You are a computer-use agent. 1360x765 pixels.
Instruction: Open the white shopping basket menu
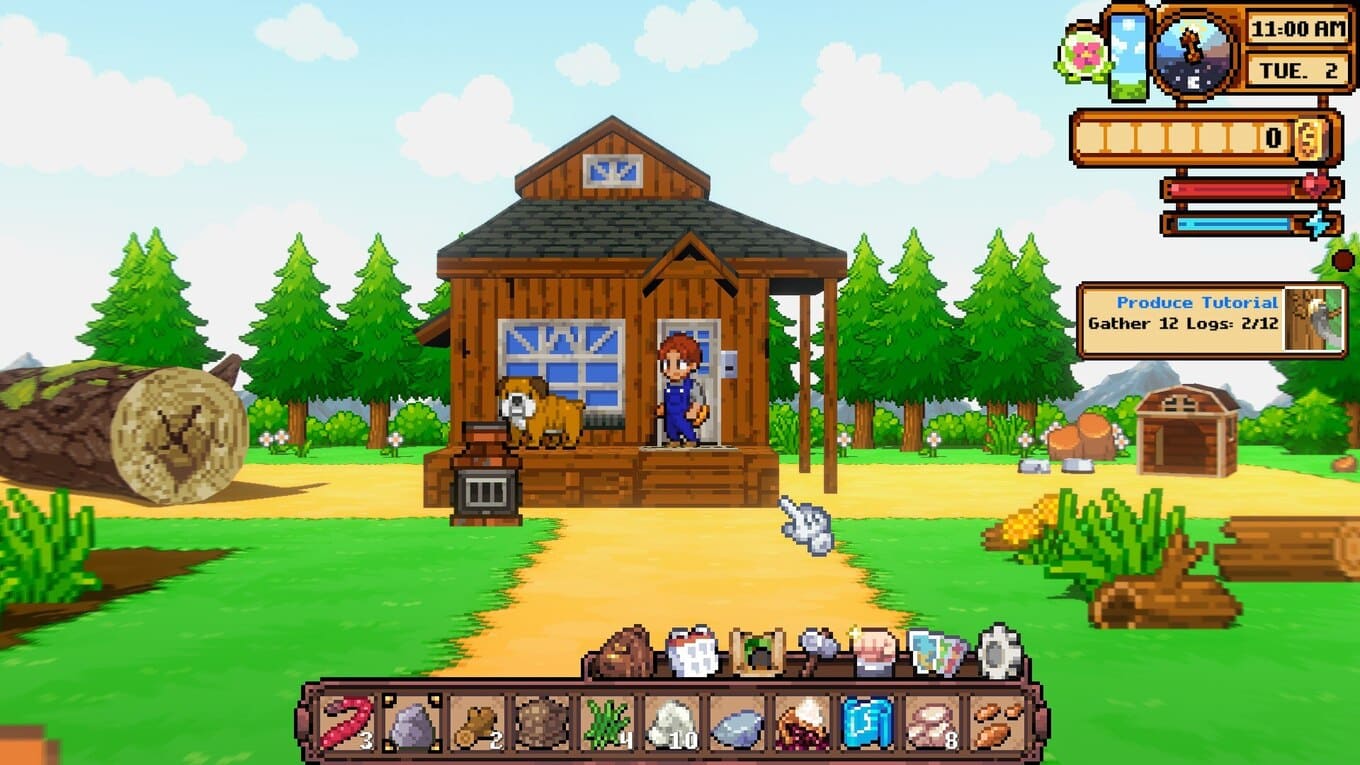[692, 652]
